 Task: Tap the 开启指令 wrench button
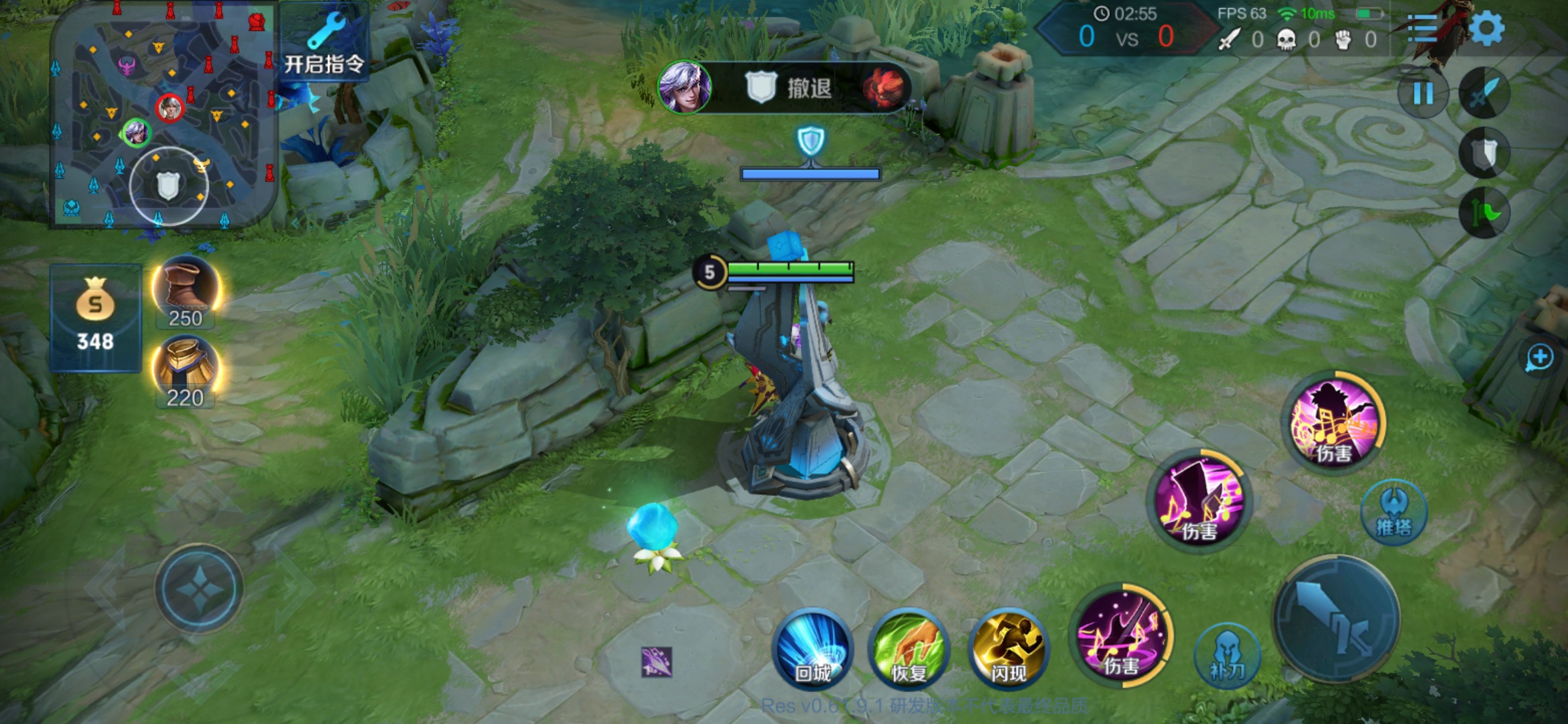(324, 44)
